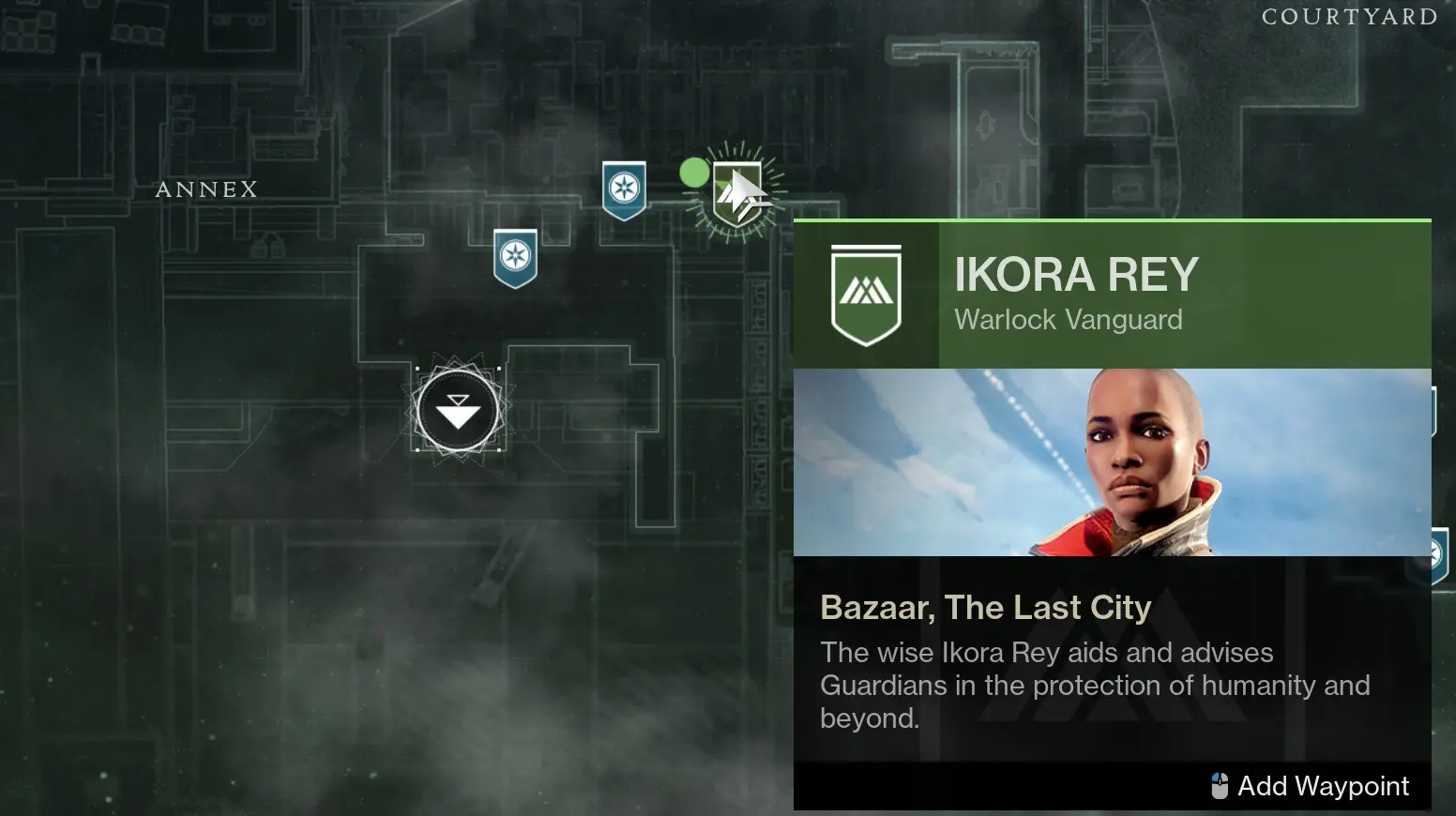Click the ANNEX region label
This screenshot has width=1456, height=816.
tap(206, 189)
